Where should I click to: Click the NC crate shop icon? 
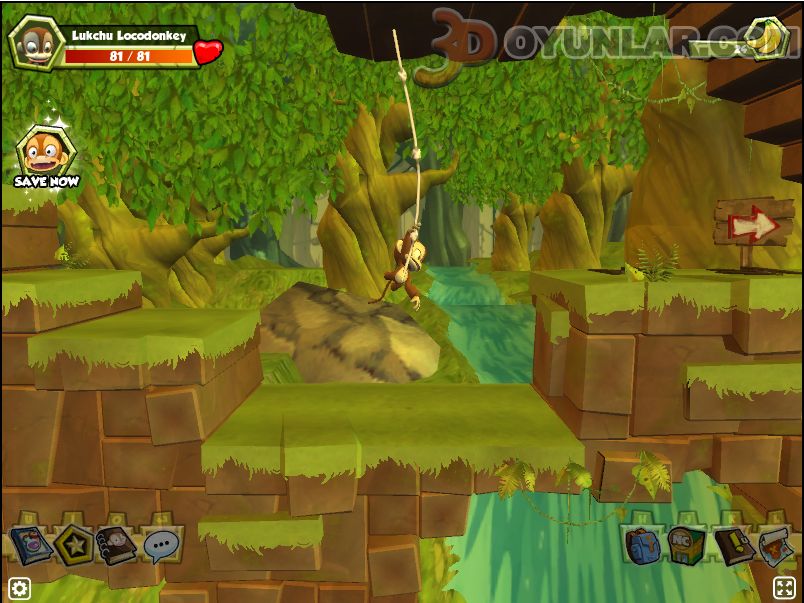(x=686, y=546)
